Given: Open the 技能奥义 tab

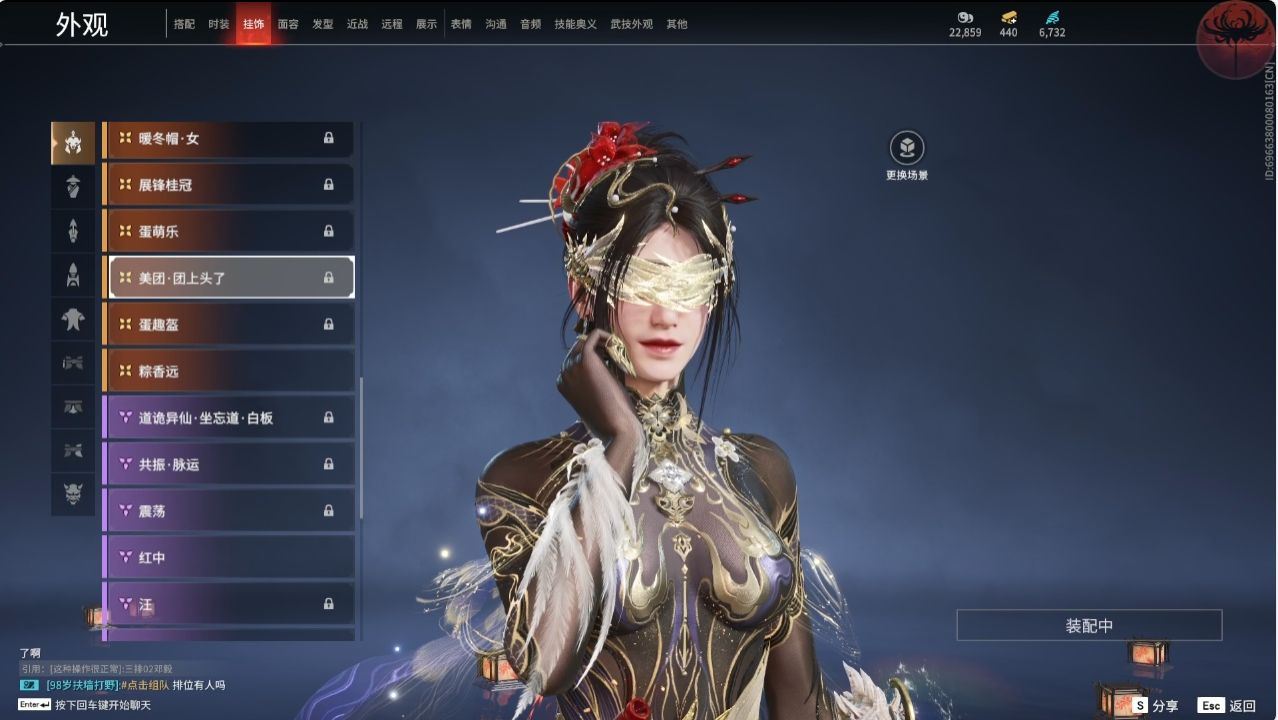Looking at the screenshot, I should [575, 24].
